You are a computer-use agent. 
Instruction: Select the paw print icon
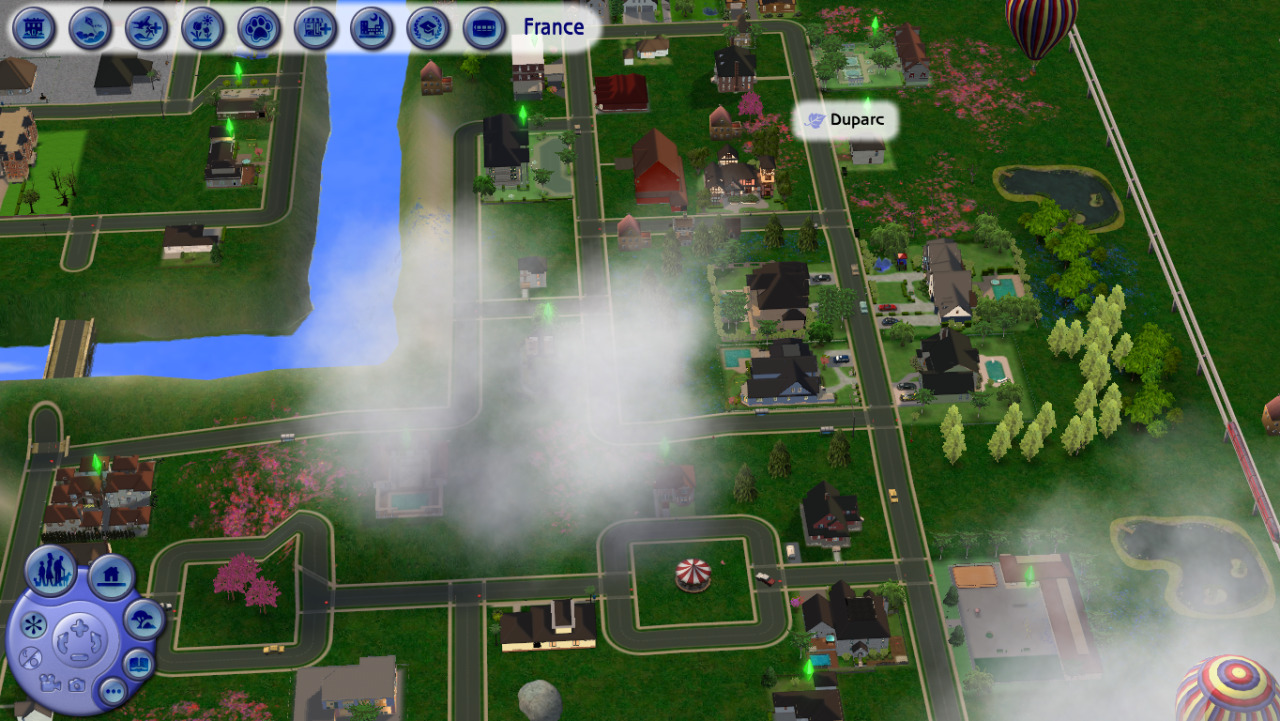click(x=259, y=28)
